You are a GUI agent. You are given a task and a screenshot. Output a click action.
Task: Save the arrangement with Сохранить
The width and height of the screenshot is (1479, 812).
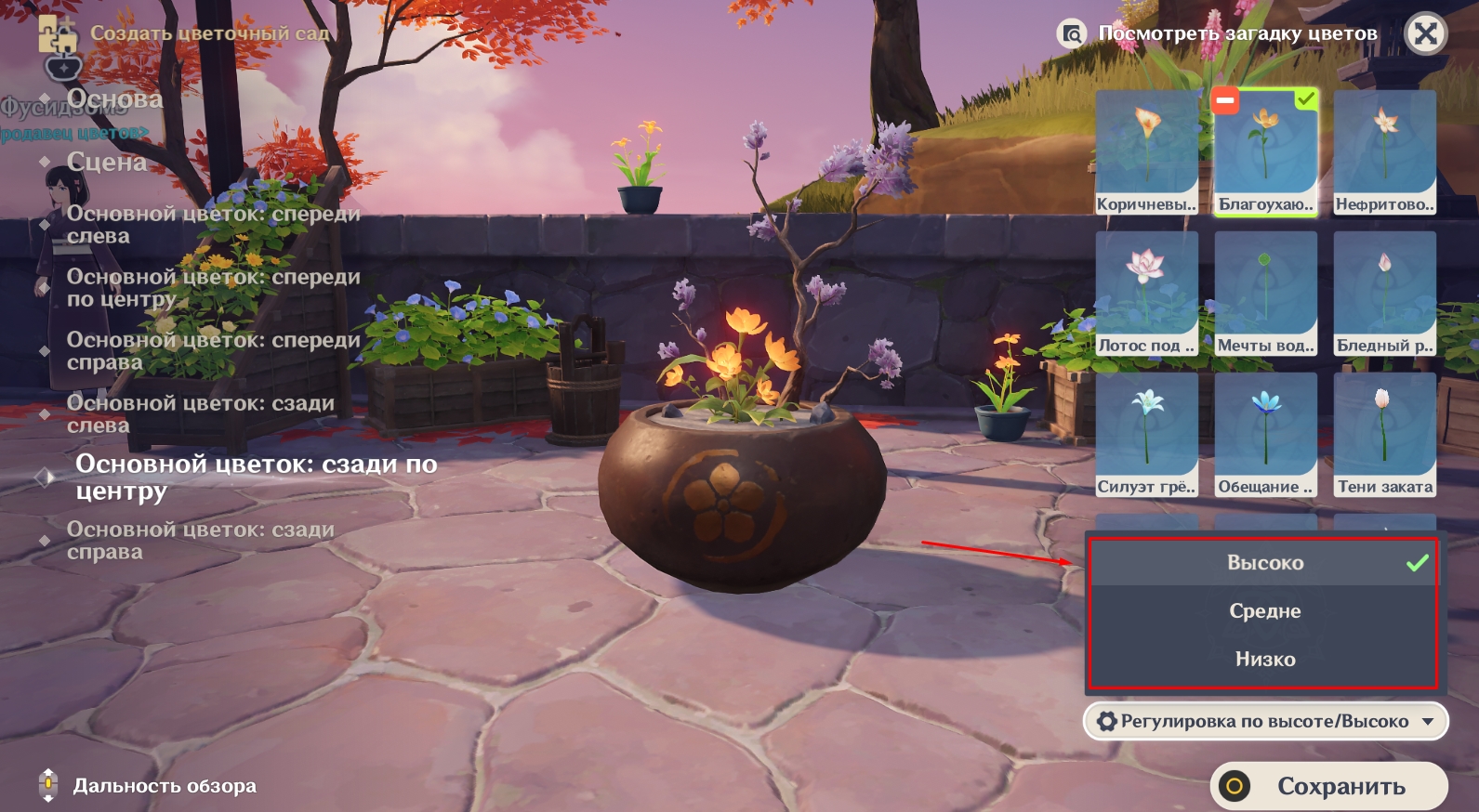(x=1328, y=787)
